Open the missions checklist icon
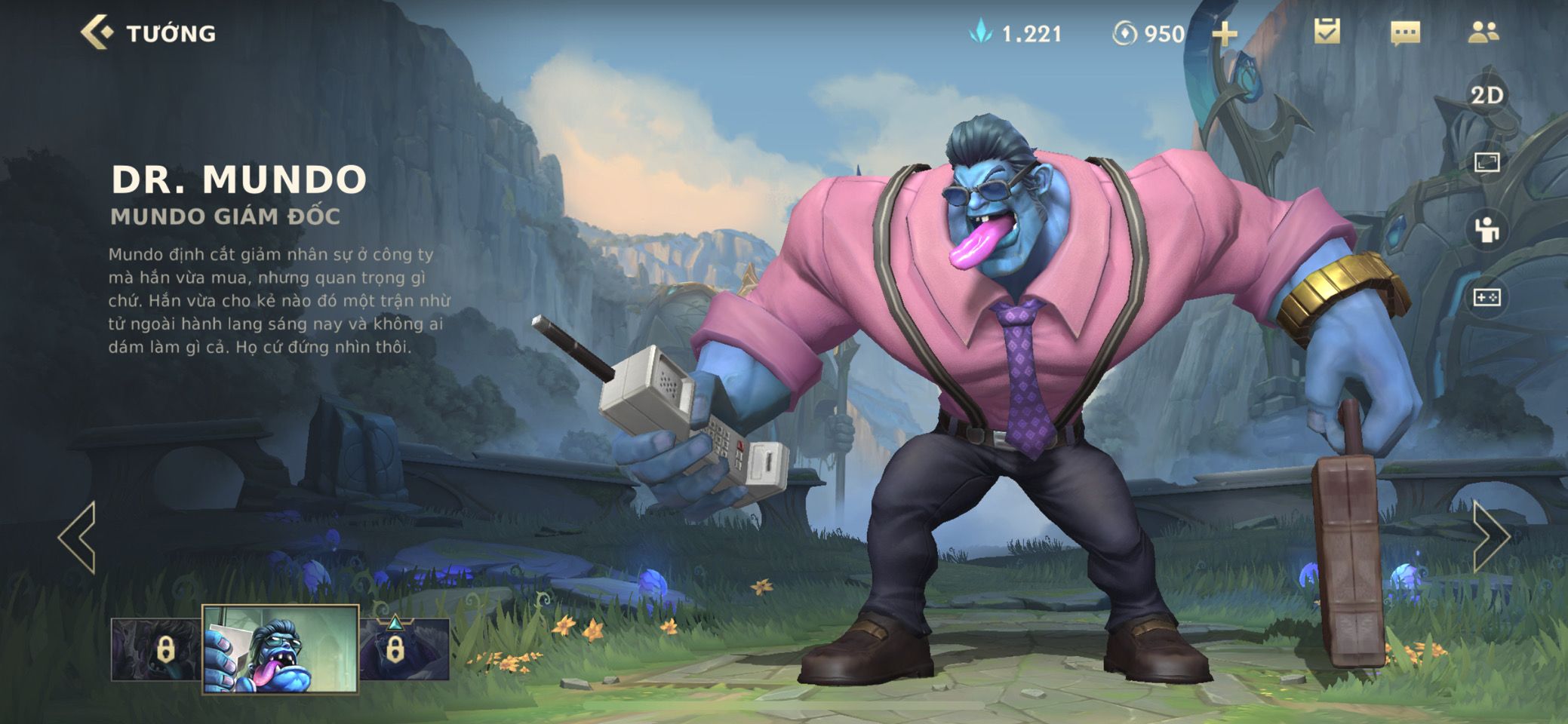Image resolution: width=1568 pixels, height=724 pixels. [x=1327, y=32]
